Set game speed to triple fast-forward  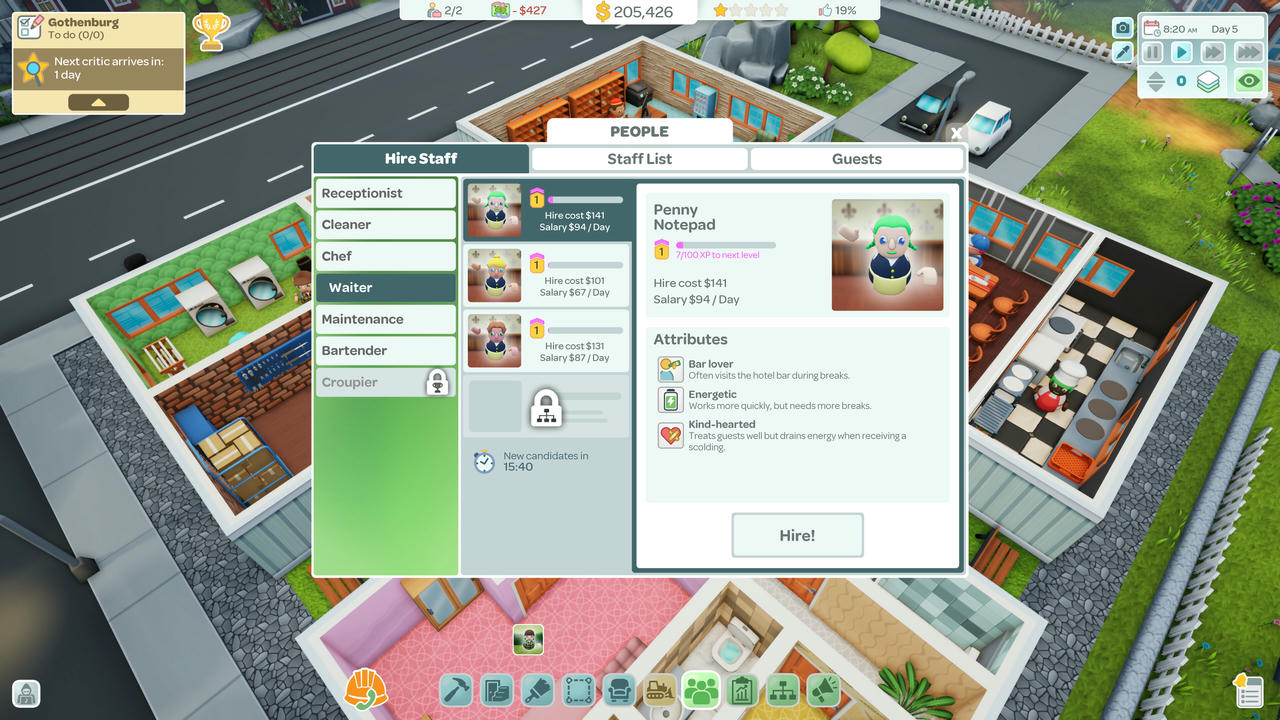pos(1248,52)
